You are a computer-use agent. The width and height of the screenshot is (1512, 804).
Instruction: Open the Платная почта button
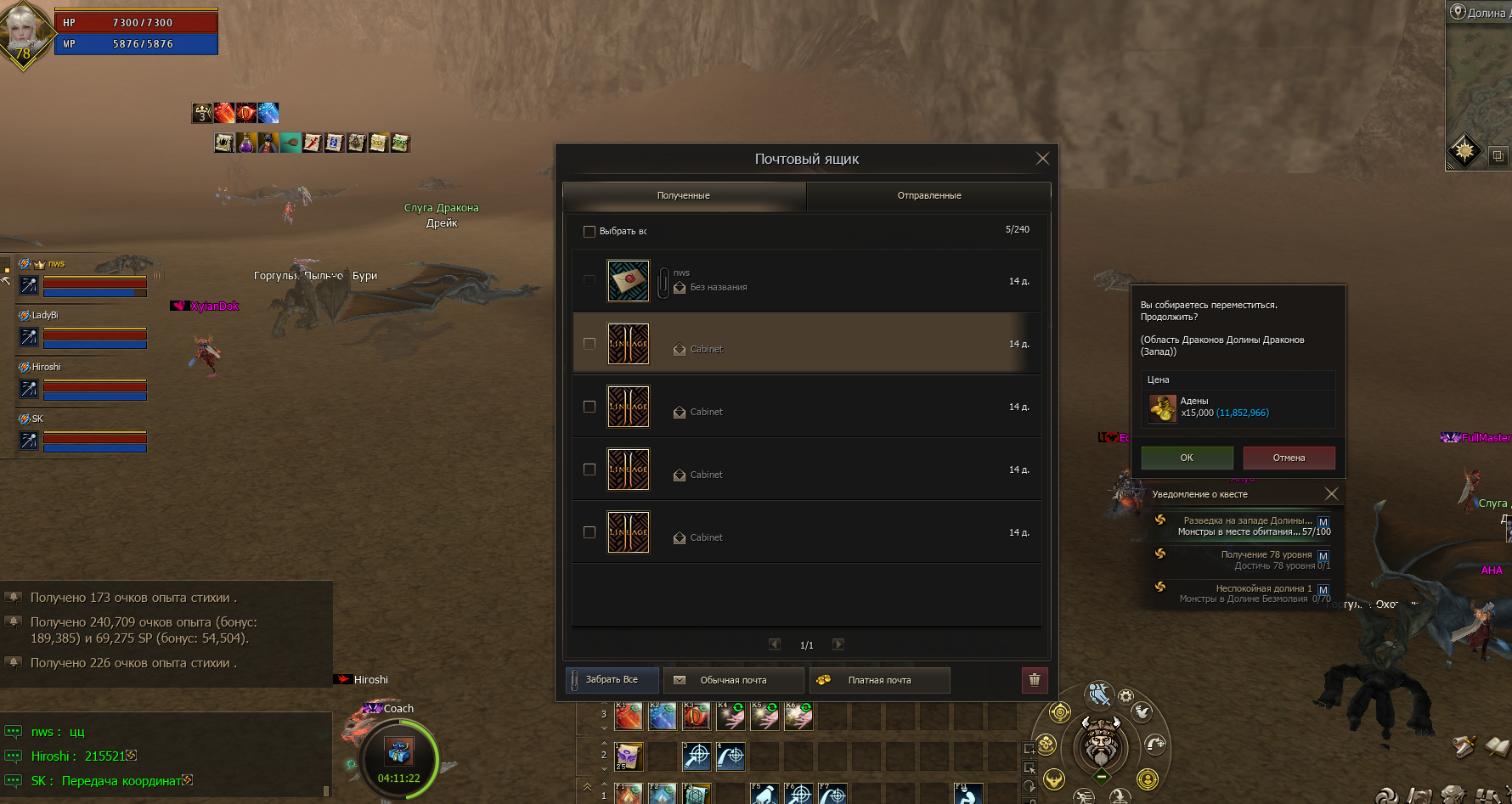879,680
